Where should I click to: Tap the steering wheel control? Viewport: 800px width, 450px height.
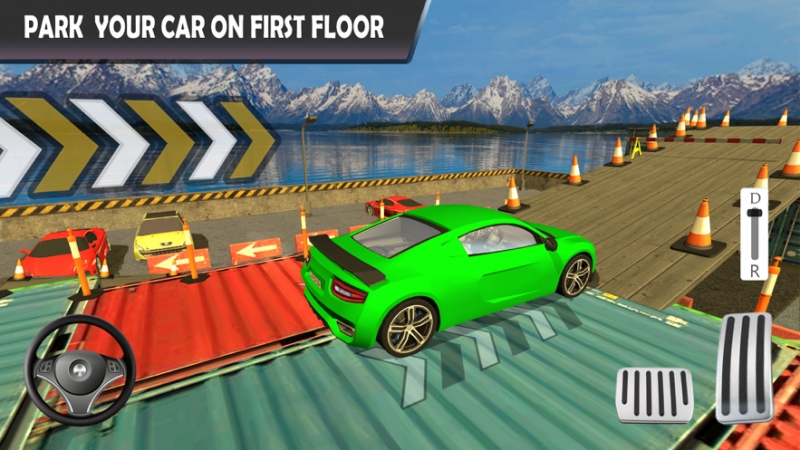coord(80,368)
